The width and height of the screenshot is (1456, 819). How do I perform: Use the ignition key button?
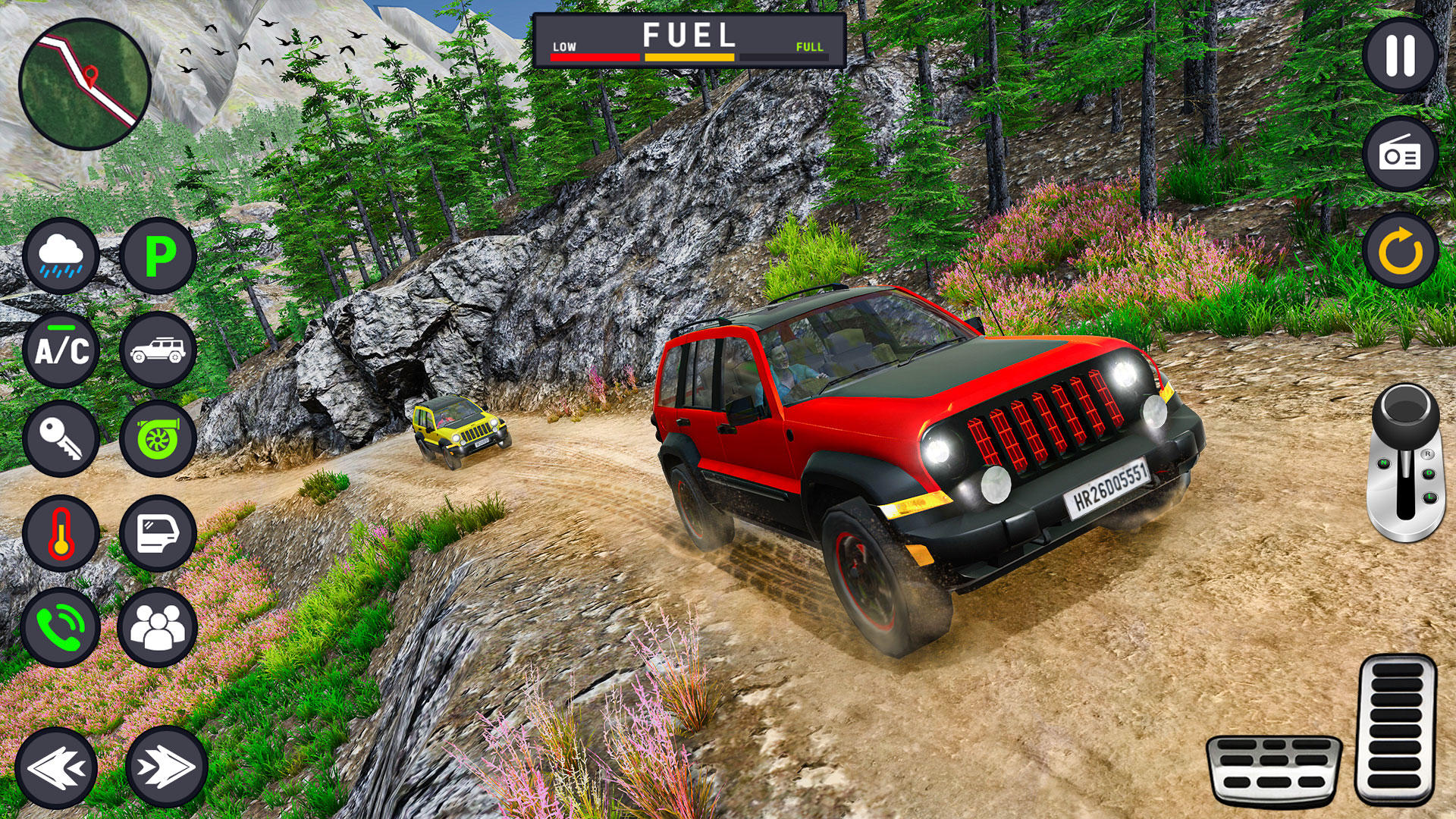pyautogui.click(x=61, y=439)
